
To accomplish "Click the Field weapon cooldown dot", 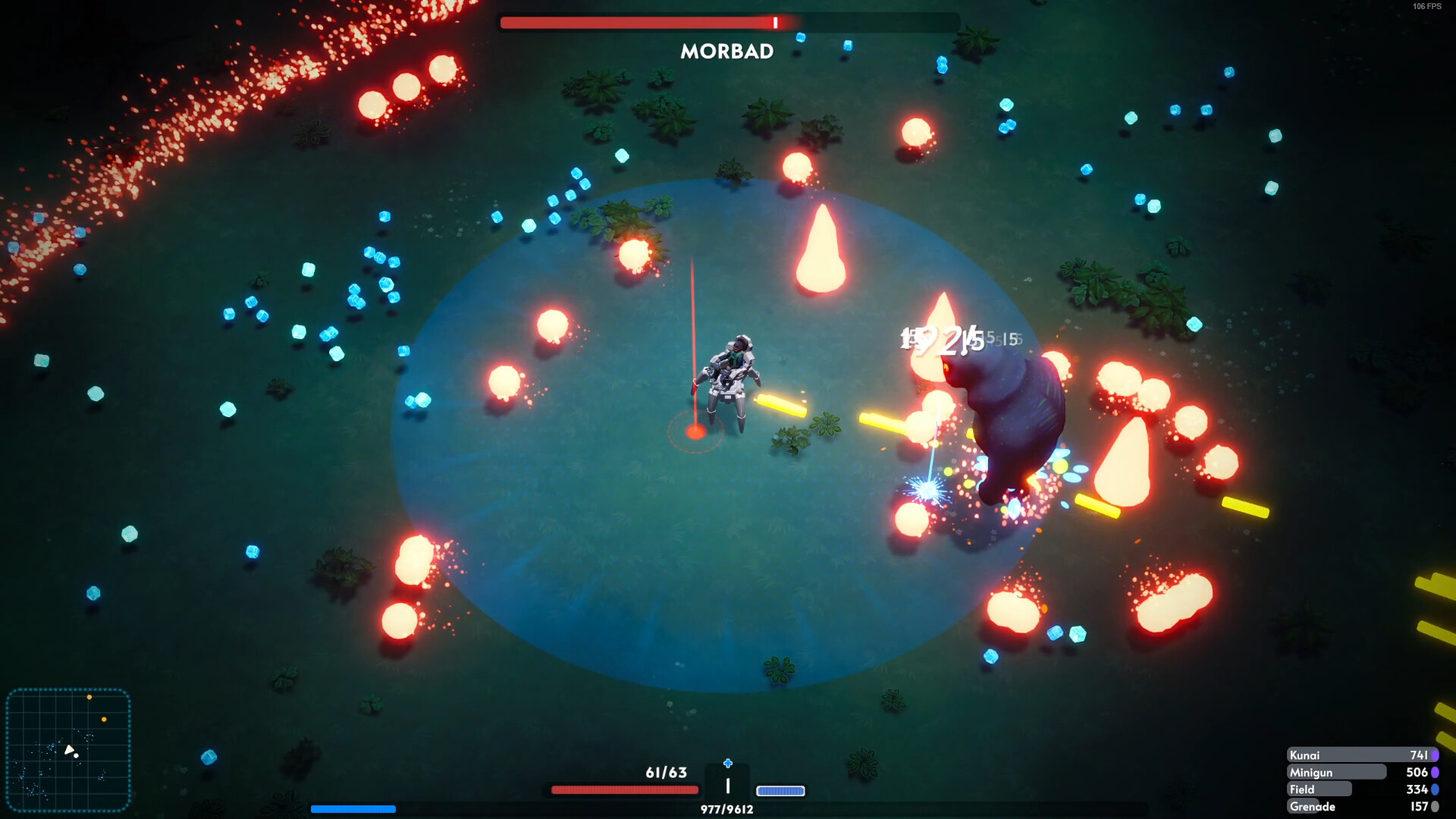I will click(x=1436, y=789).
